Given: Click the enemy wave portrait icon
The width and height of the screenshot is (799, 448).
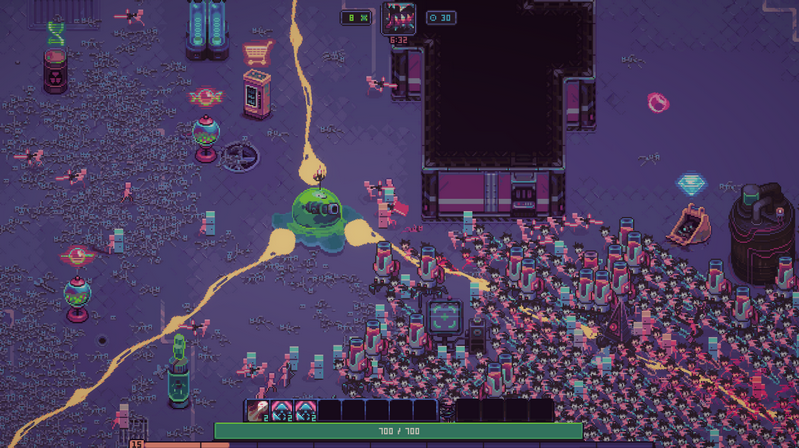Looking at the screenshot, I should coord(399,18).
